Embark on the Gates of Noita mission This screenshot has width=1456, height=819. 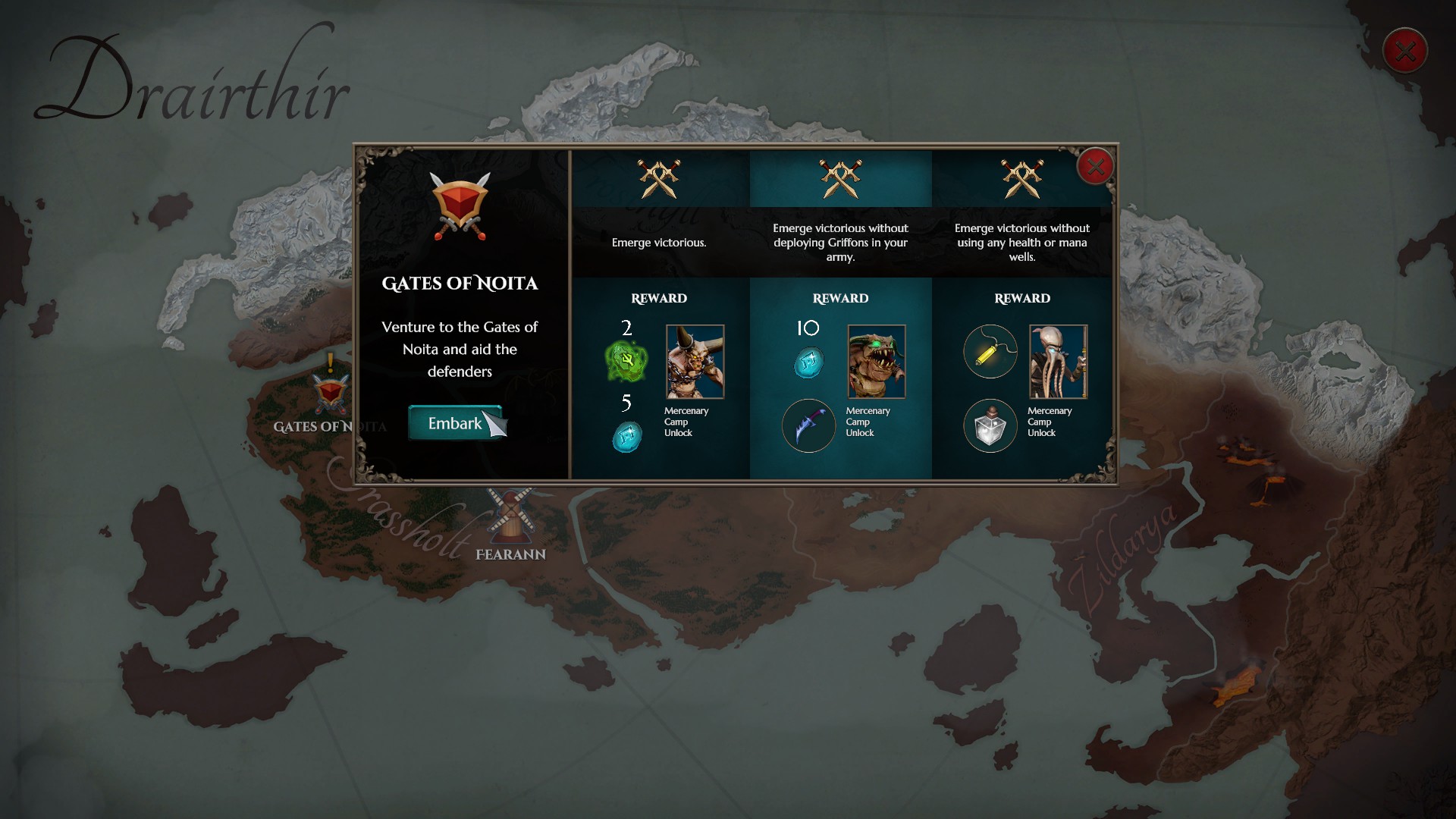pos(454,423)
